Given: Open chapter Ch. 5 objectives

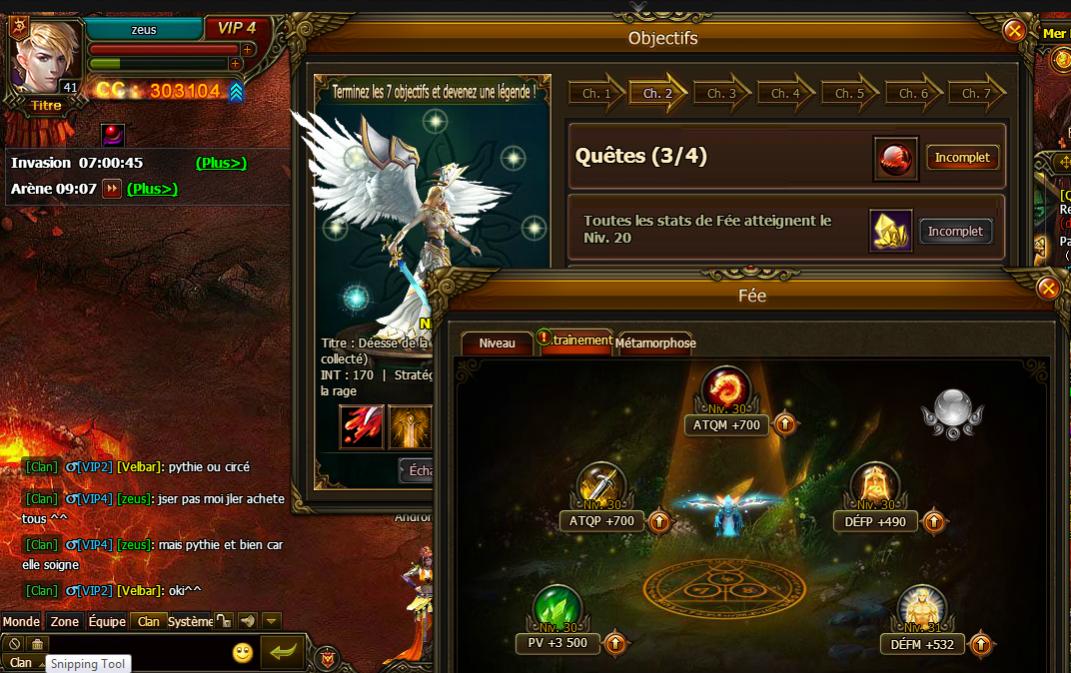Looking at the screenshot, I should (849, 93).
